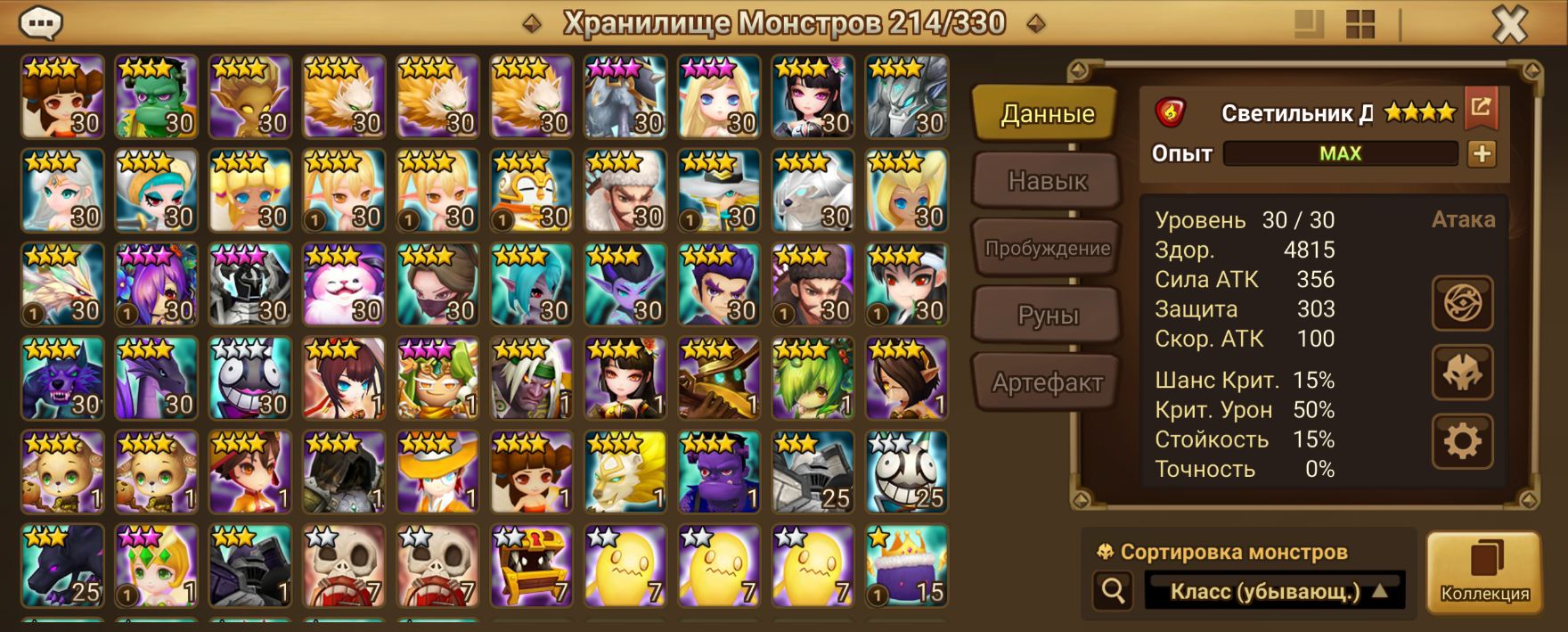Share the monster via the red ribbon icon
1568x632 pixels.
[x=1481, y=108]
